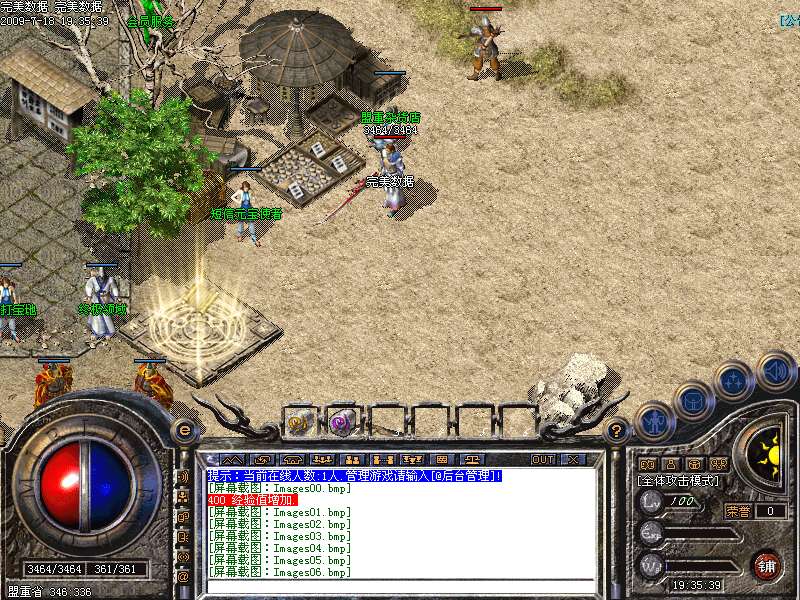800x600 pixels.
Task: Click the '@' button beside the chat
Action: click(183, 576)
